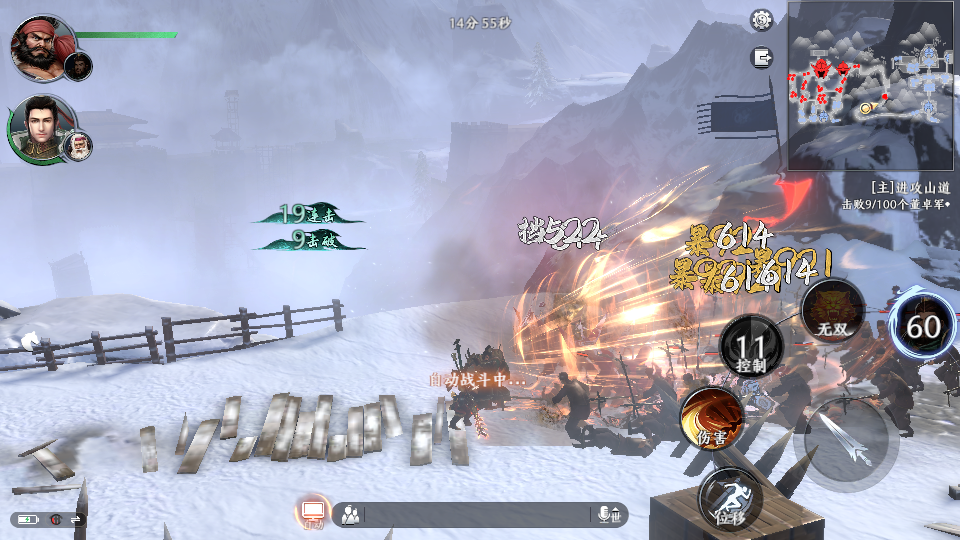Use the 位移 dash skill

(x=729, y=498)
